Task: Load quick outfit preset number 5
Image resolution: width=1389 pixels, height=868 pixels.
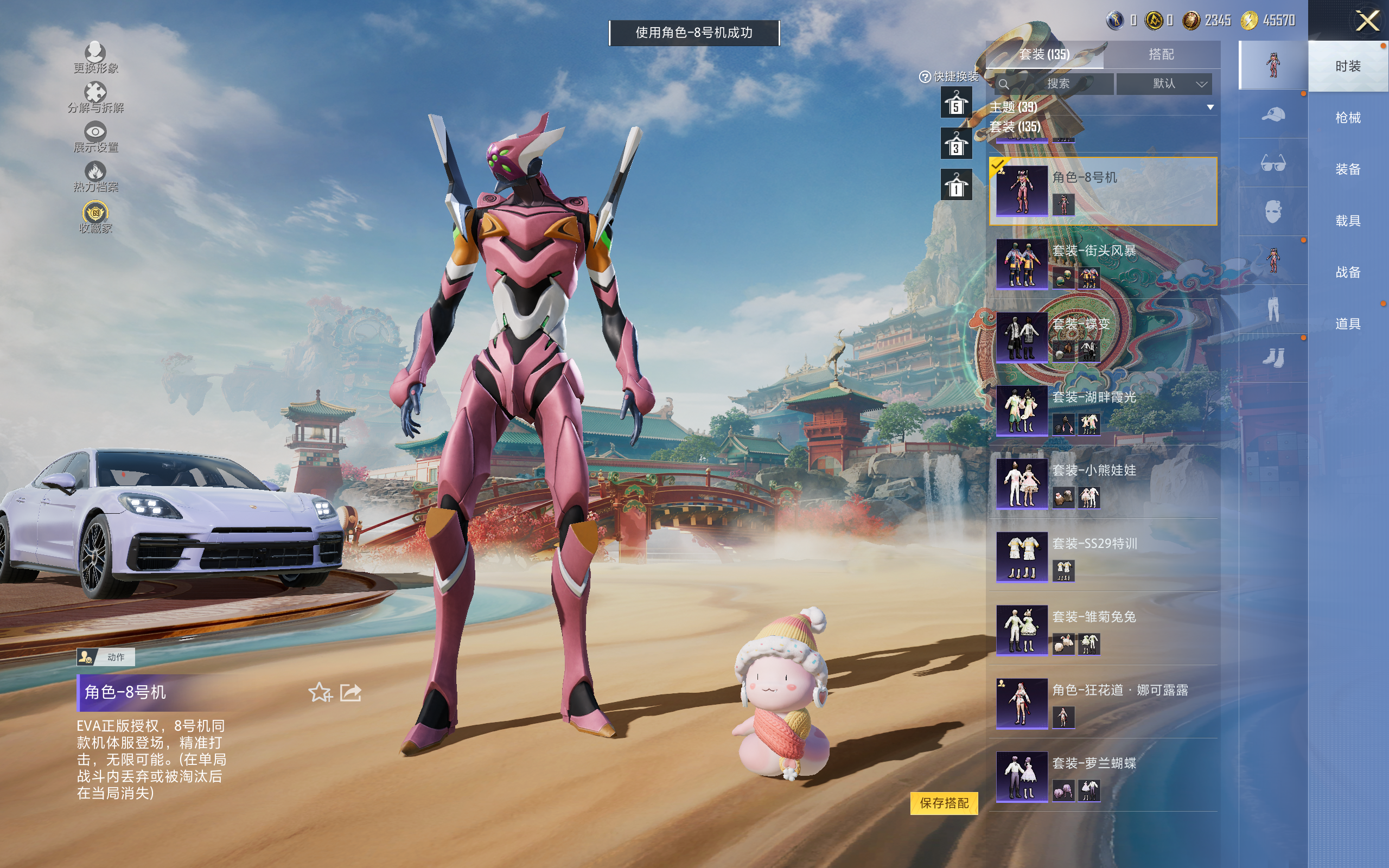Action: pos(956,103)
